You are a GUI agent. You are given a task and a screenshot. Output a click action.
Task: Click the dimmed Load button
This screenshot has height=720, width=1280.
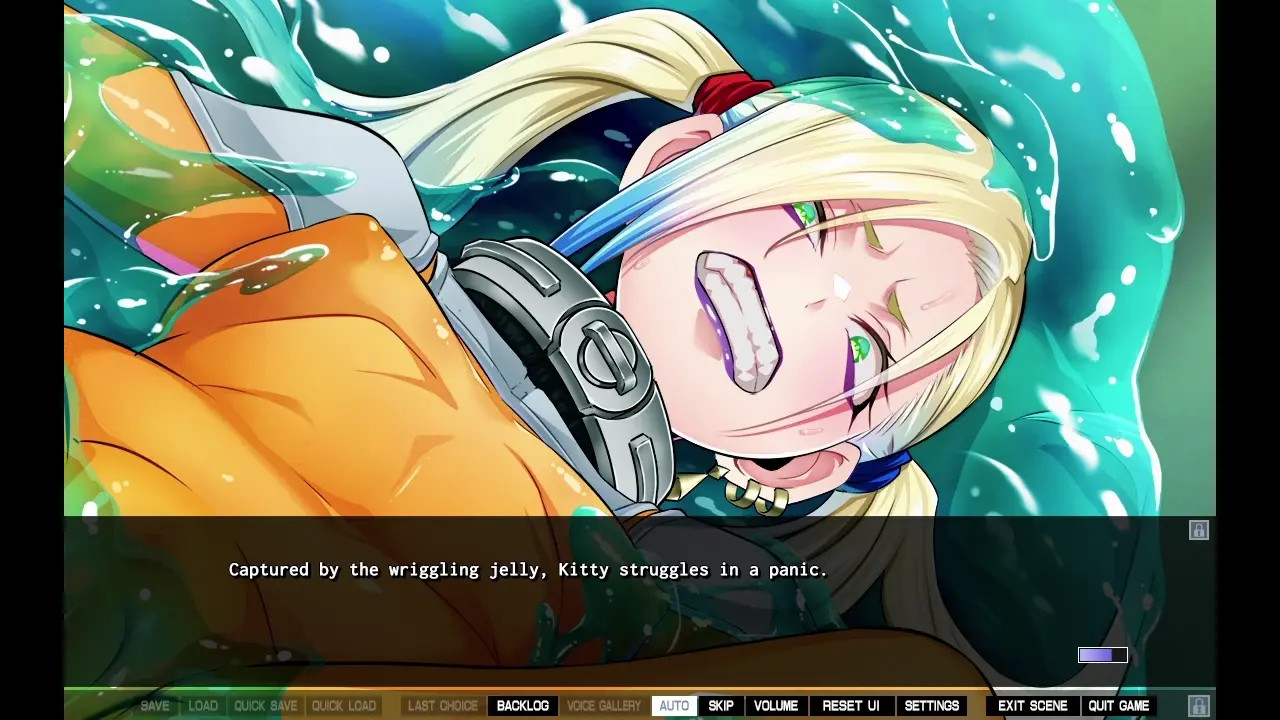pos(203,706)
